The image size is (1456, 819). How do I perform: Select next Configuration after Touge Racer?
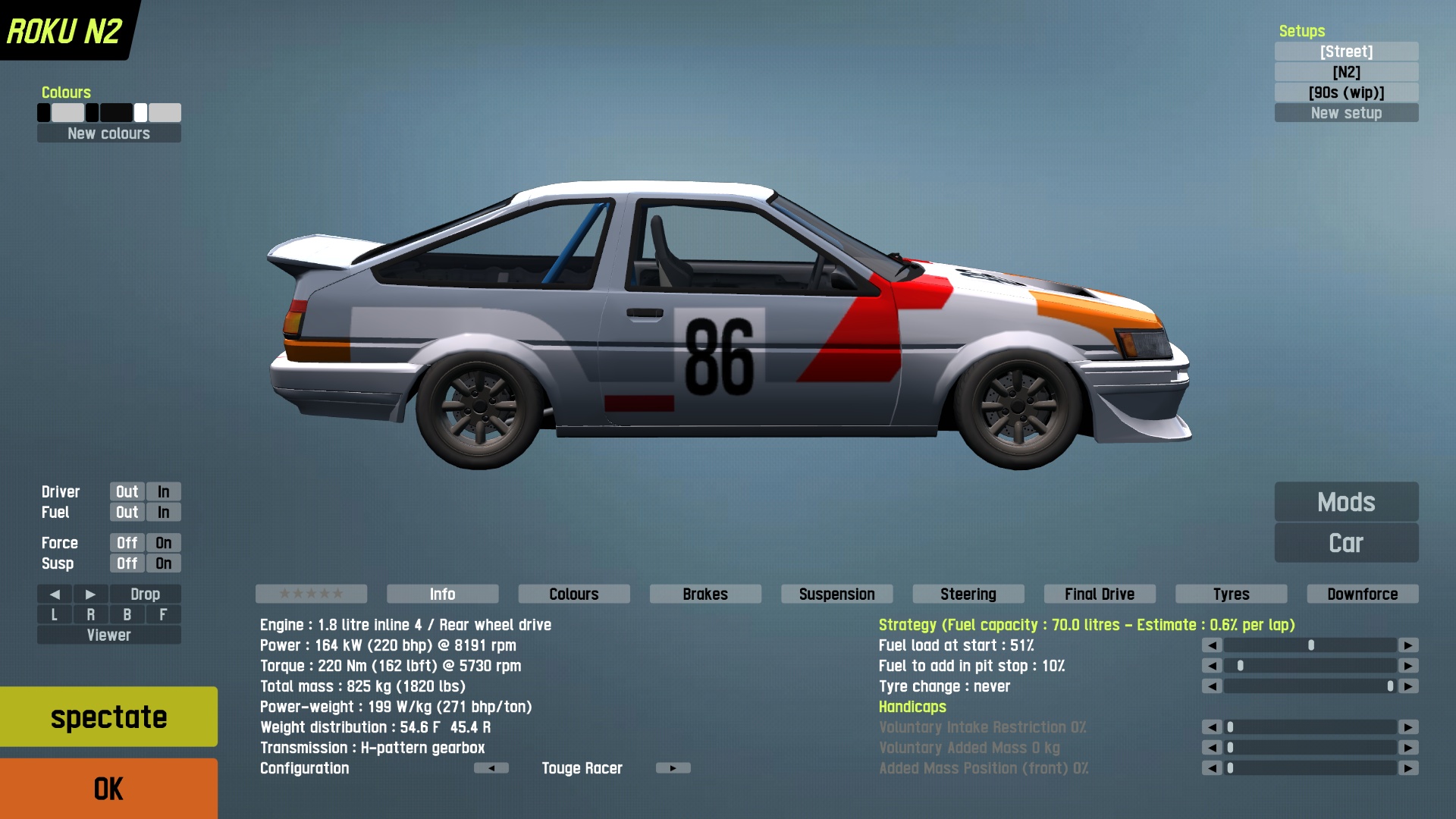(673, 768)
